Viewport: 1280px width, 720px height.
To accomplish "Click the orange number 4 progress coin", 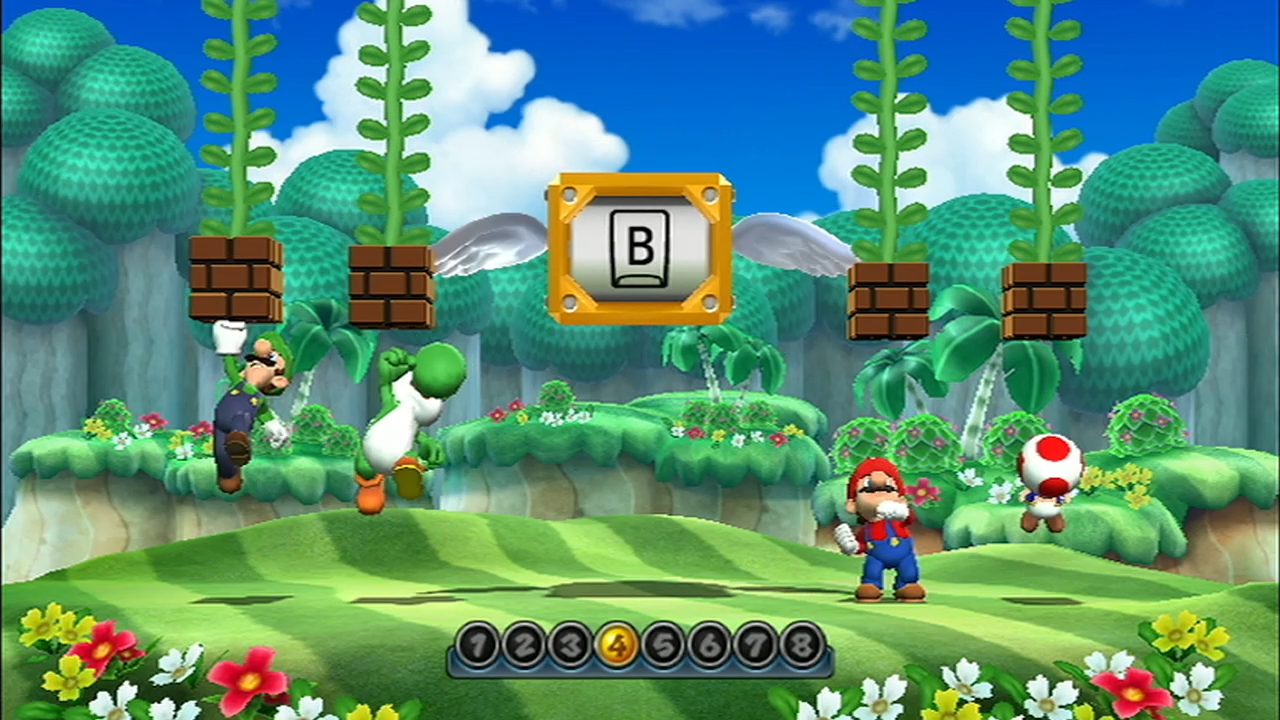I will [x=615, y=645].
